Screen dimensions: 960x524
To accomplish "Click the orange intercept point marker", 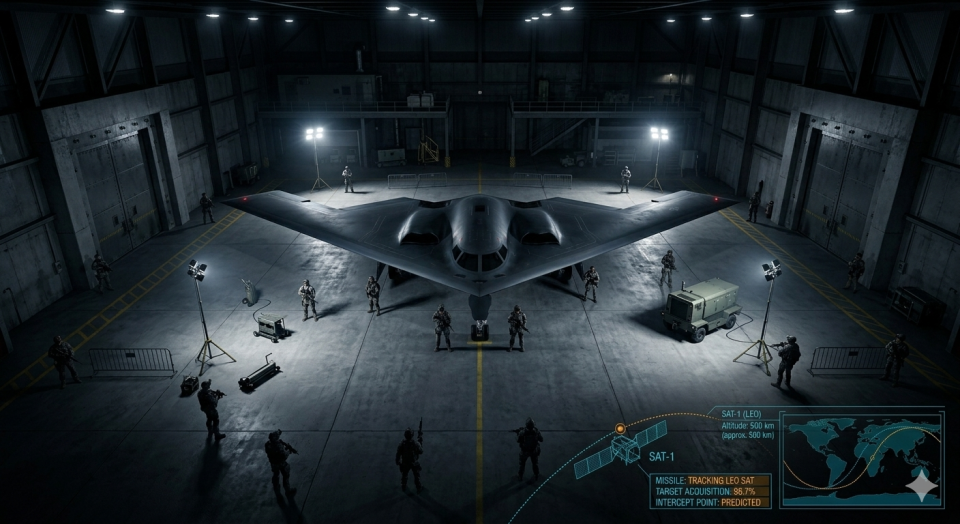I will pyautogui.click(x=620, y=428).
